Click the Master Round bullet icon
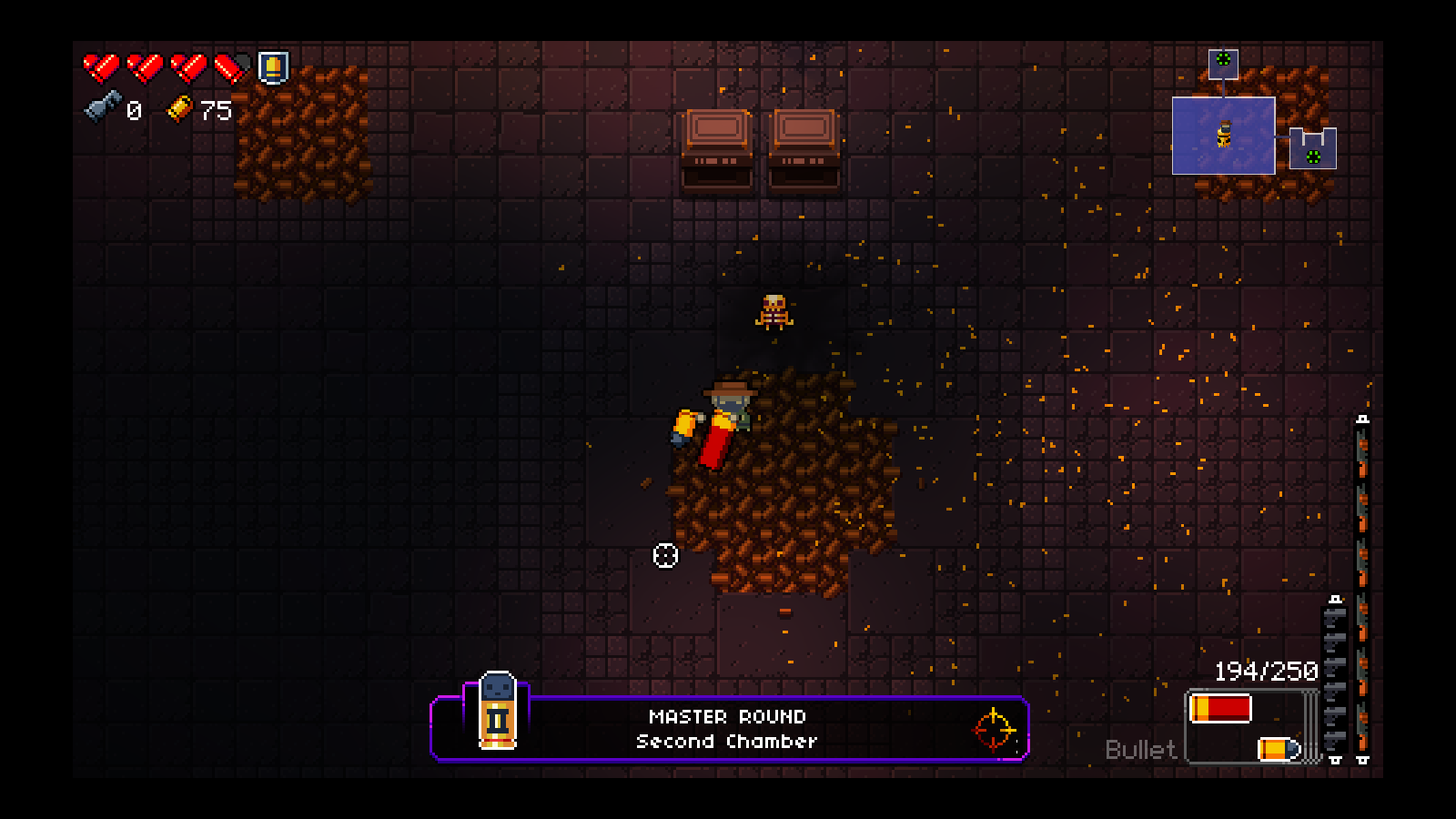 click(497, 712)
